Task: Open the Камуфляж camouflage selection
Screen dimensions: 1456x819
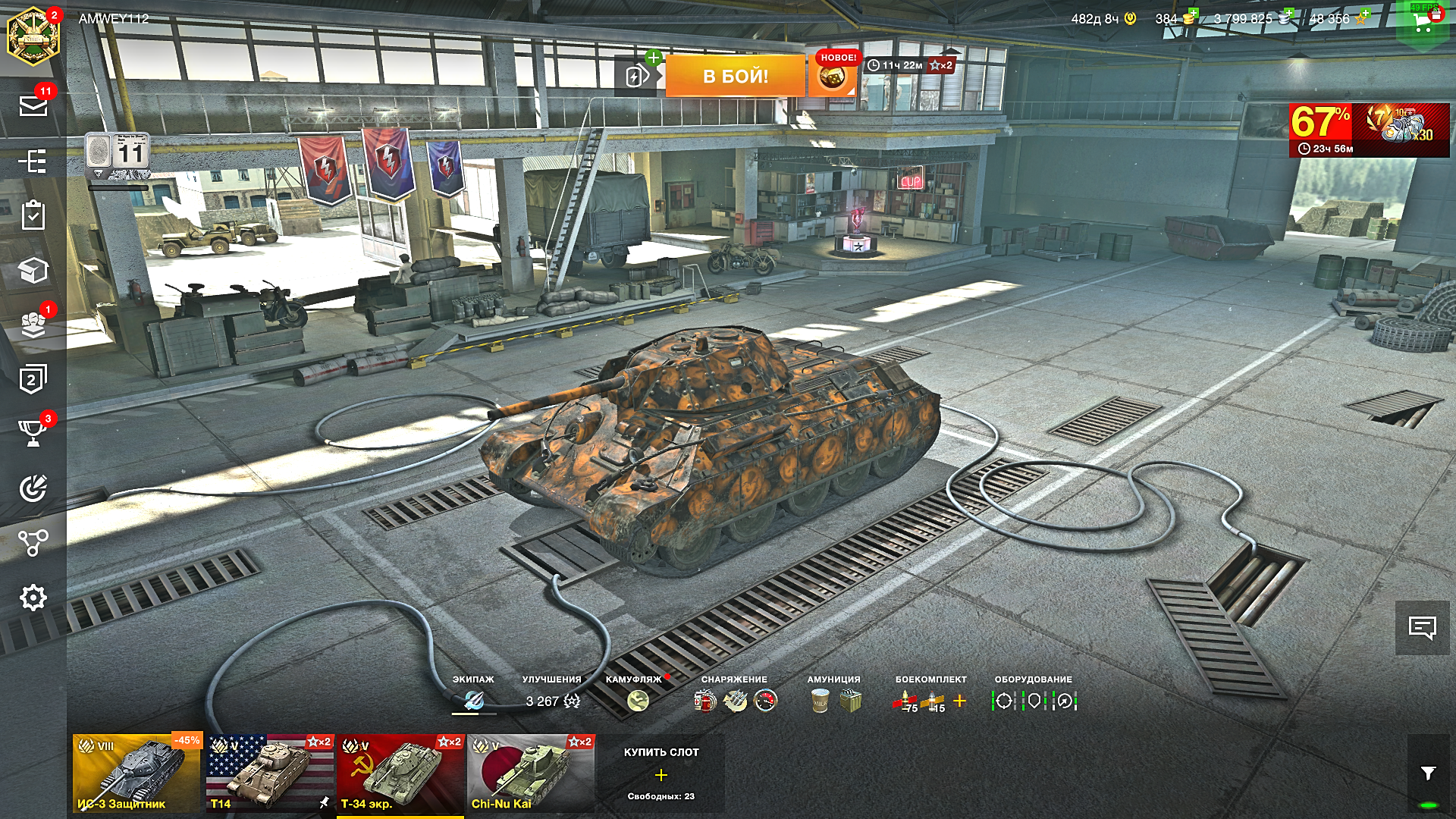Action: pos(638,700)
